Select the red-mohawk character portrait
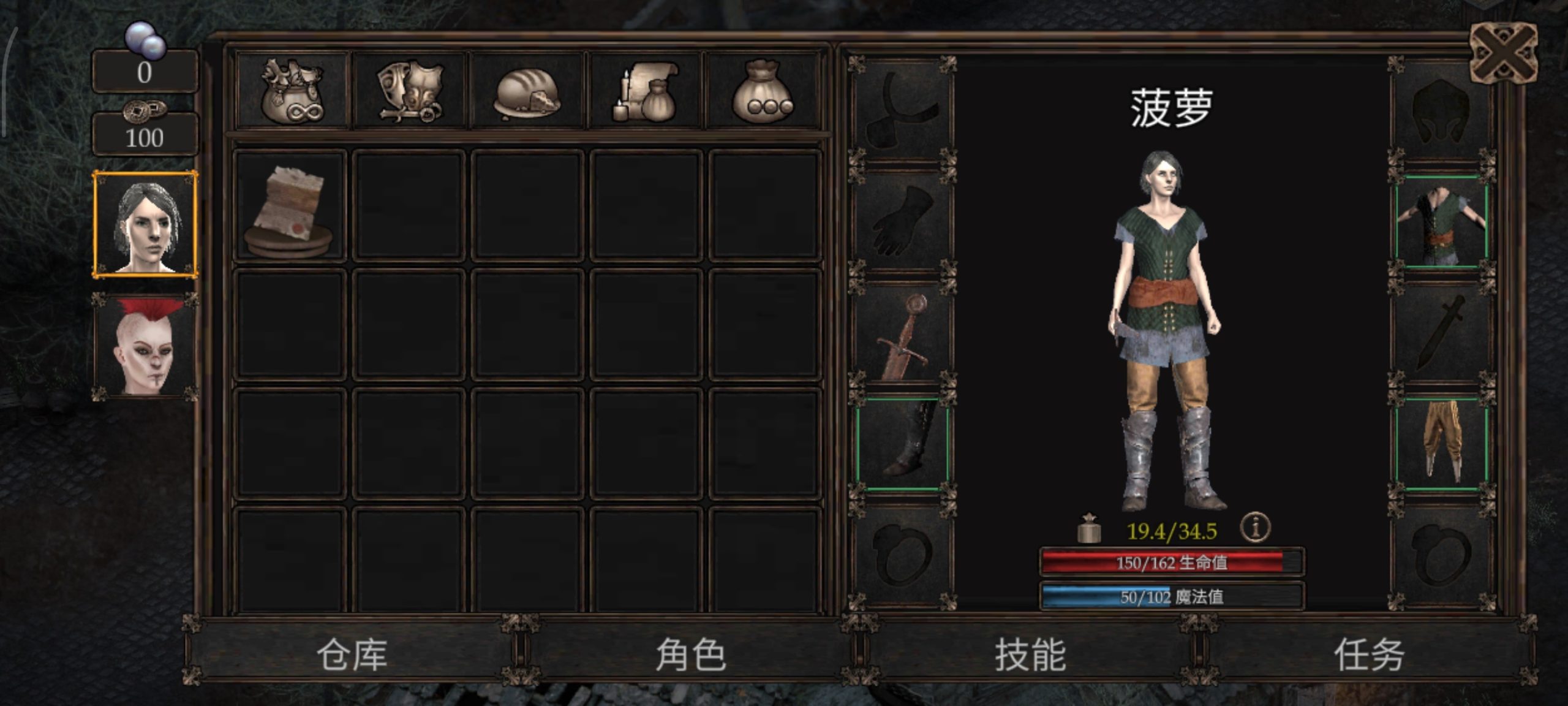The width and height of the screenshot is (1568, 706). pos(146,346)
